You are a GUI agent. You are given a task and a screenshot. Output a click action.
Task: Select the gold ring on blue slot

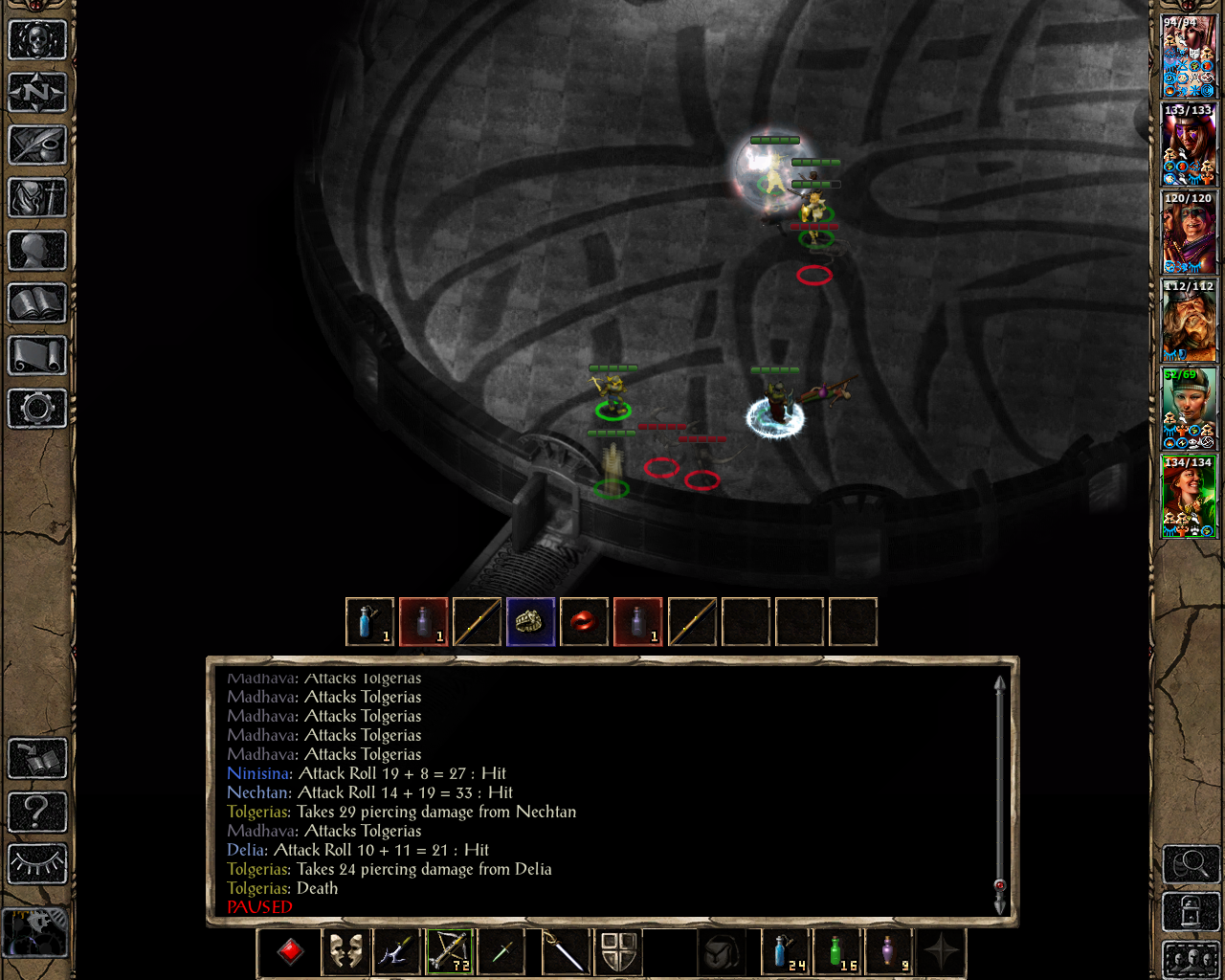coord(530,622)
